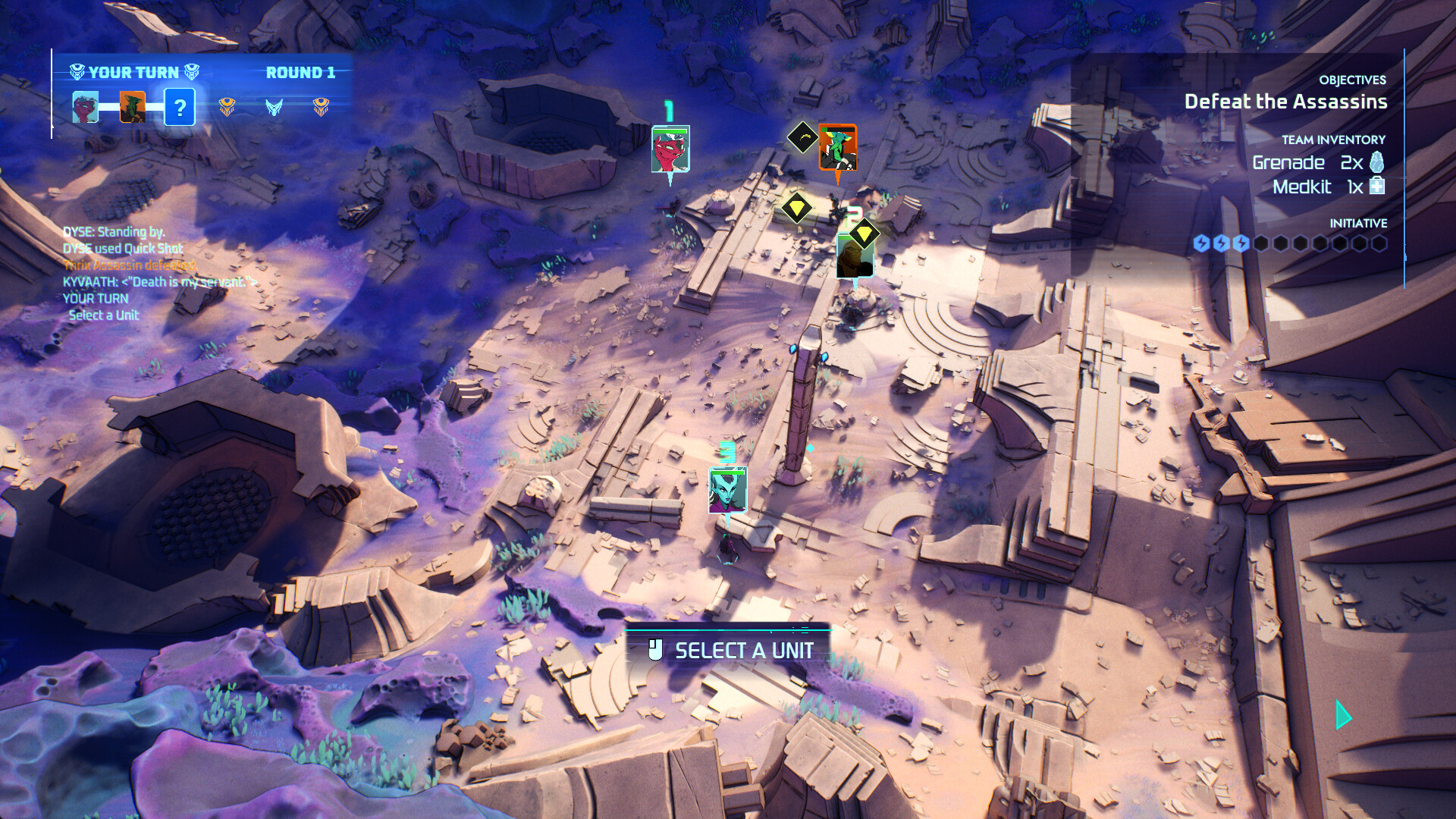Viewport: 1456px width, 819px height.
Task: Click the blue faction emblem in turn order
Action: (275, 108)
